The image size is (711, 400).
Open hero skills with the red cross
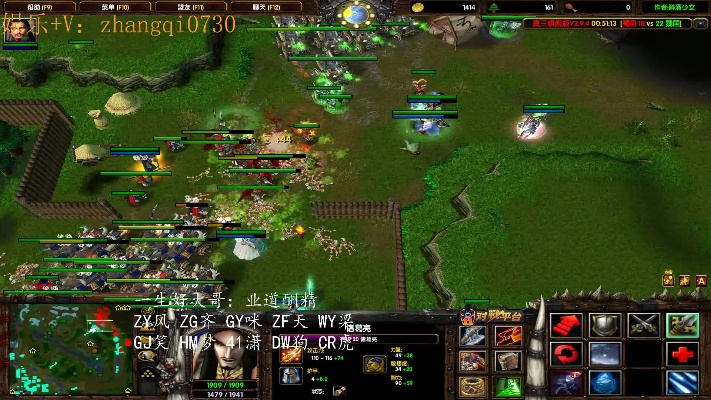(682, 354)
